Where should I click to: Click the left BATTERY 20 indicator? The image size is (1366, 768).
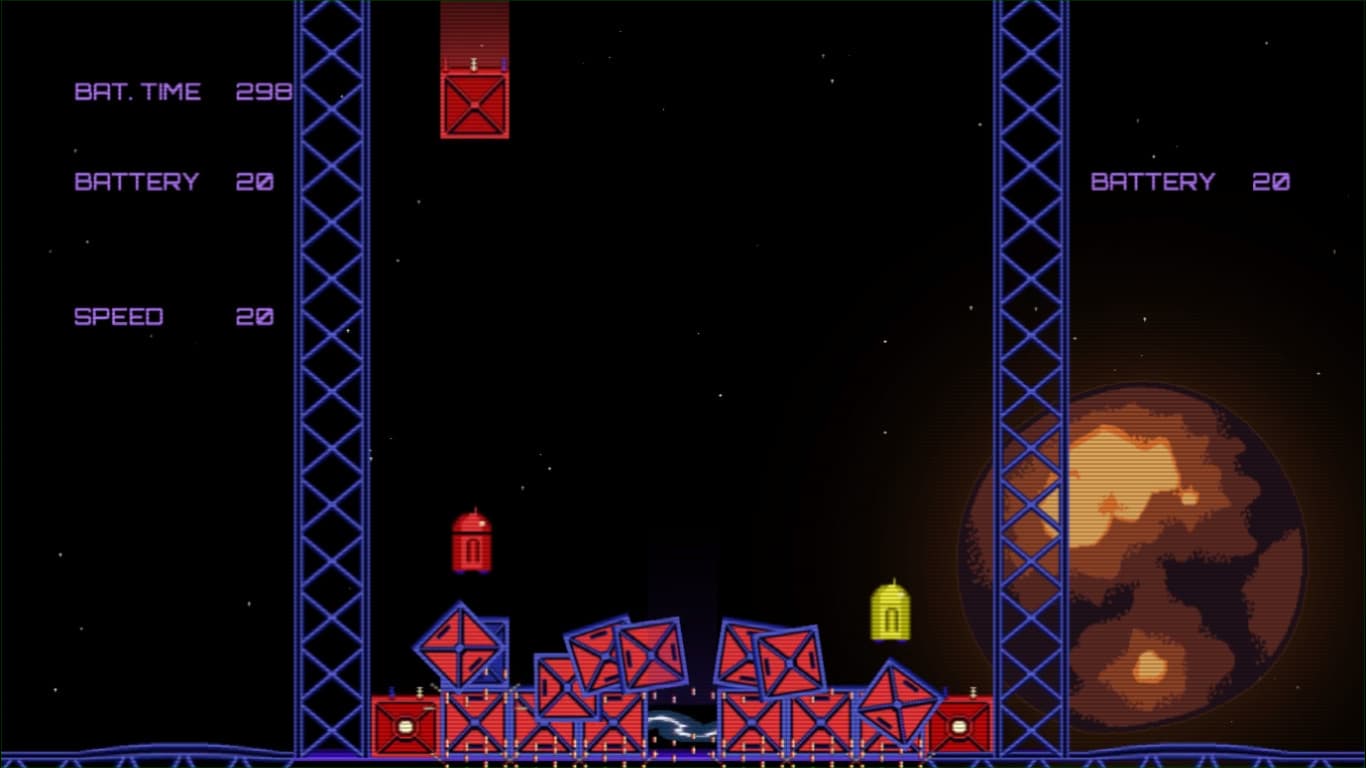172,182
